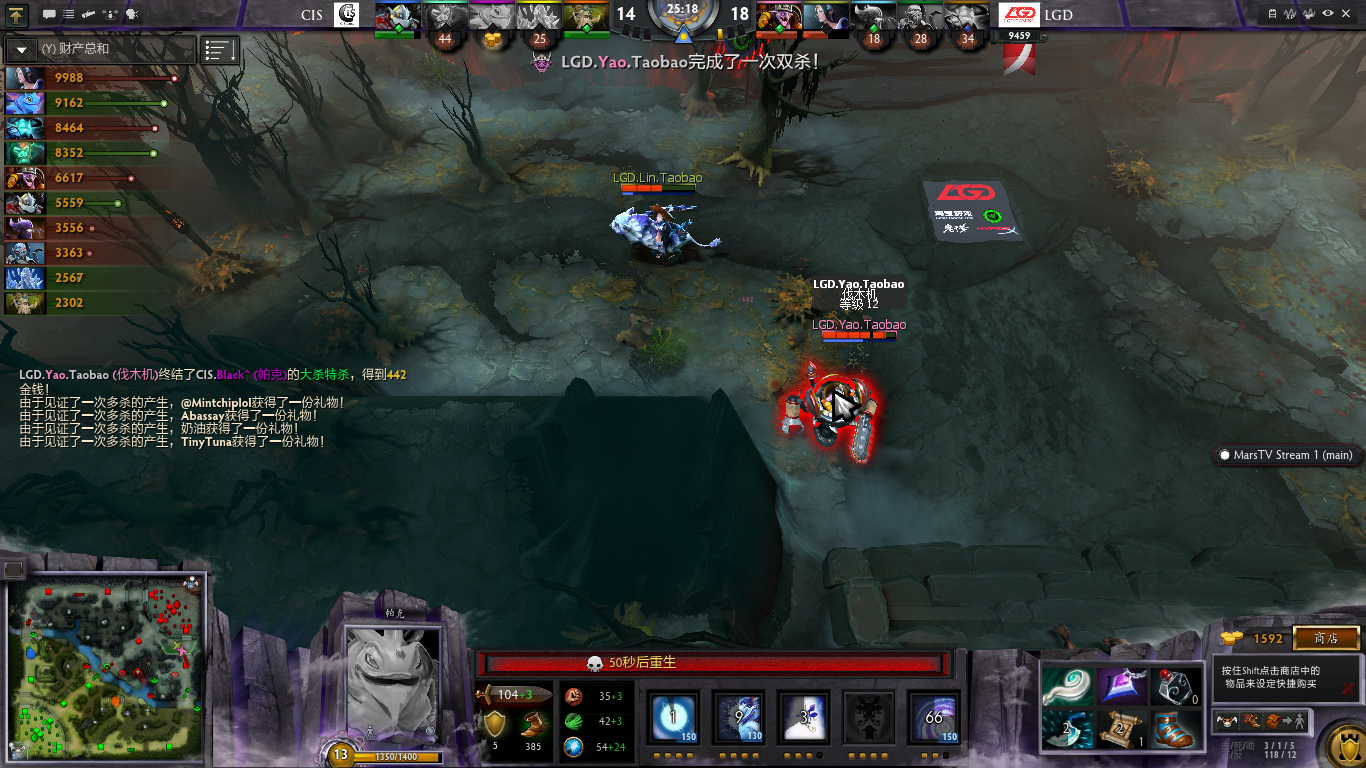Image resolution: width=1366 pixels, height=768 pixels.
Task: Use the Town Portal Scroll item
Action: point(1122,729)
